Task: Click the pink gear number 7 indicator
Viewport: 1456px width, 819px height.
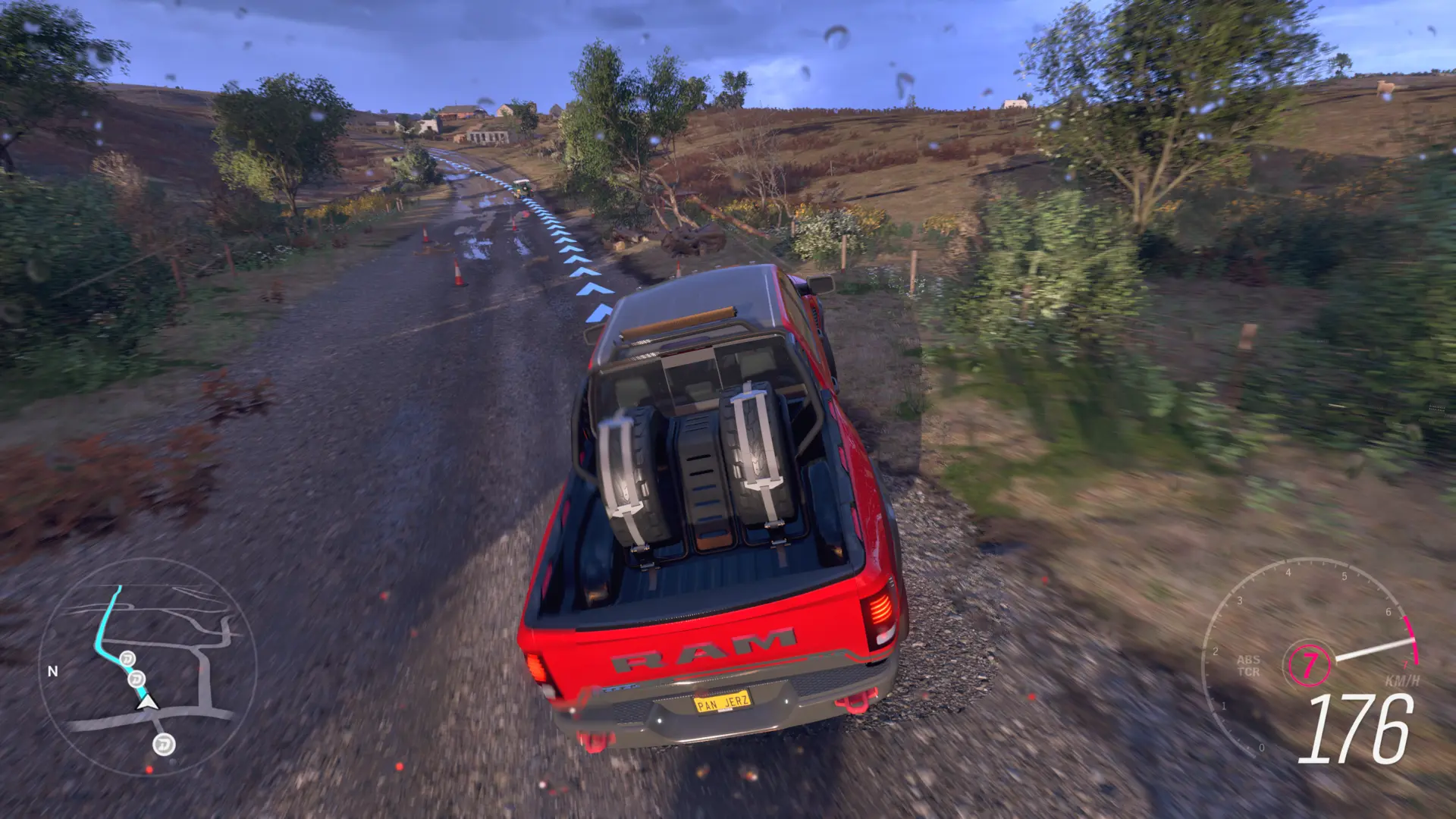Action: tap(1311, 665)
